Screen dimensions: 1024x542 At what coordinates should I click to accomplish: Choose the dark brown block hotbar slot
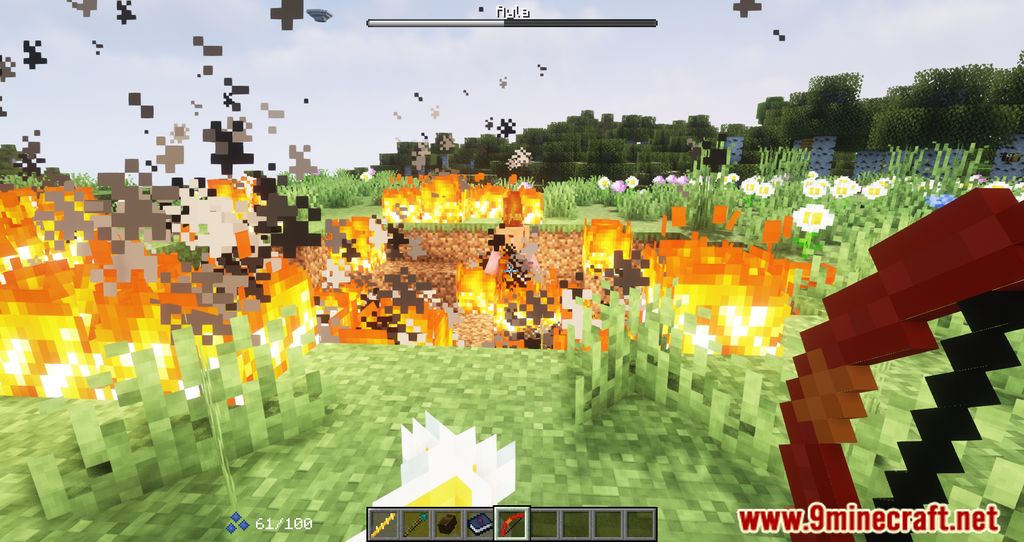pos(447,523)
